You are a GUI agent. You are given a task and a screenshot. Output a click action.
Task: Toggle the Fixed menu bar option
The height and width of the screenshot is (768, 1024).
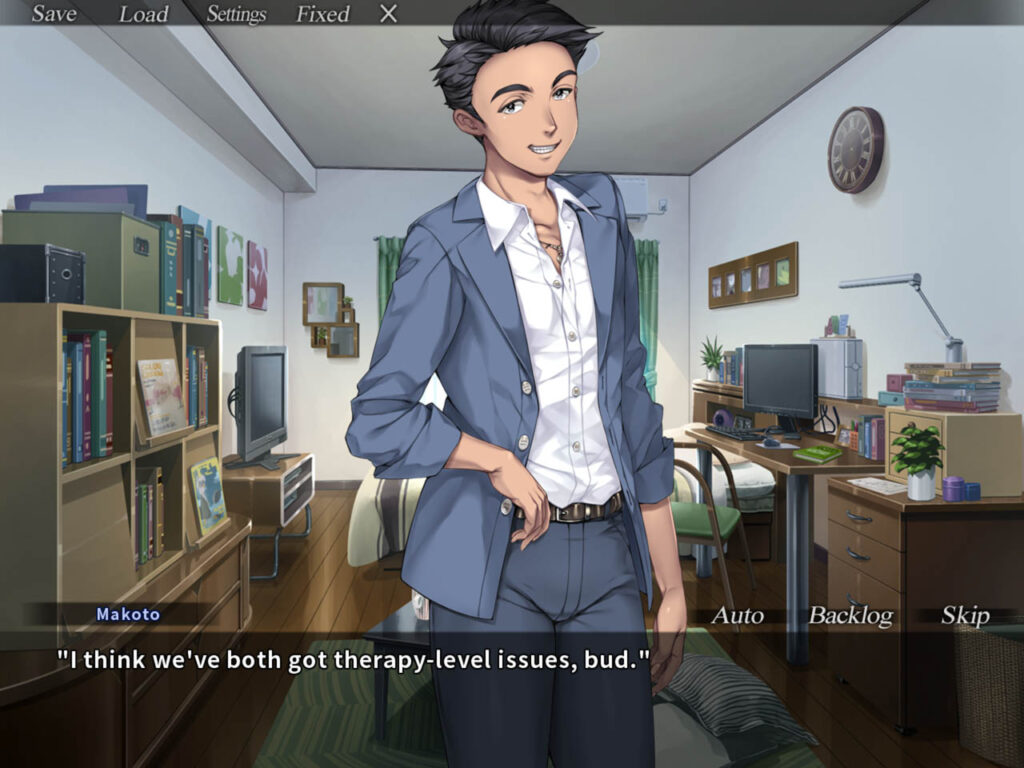[322, 14]
